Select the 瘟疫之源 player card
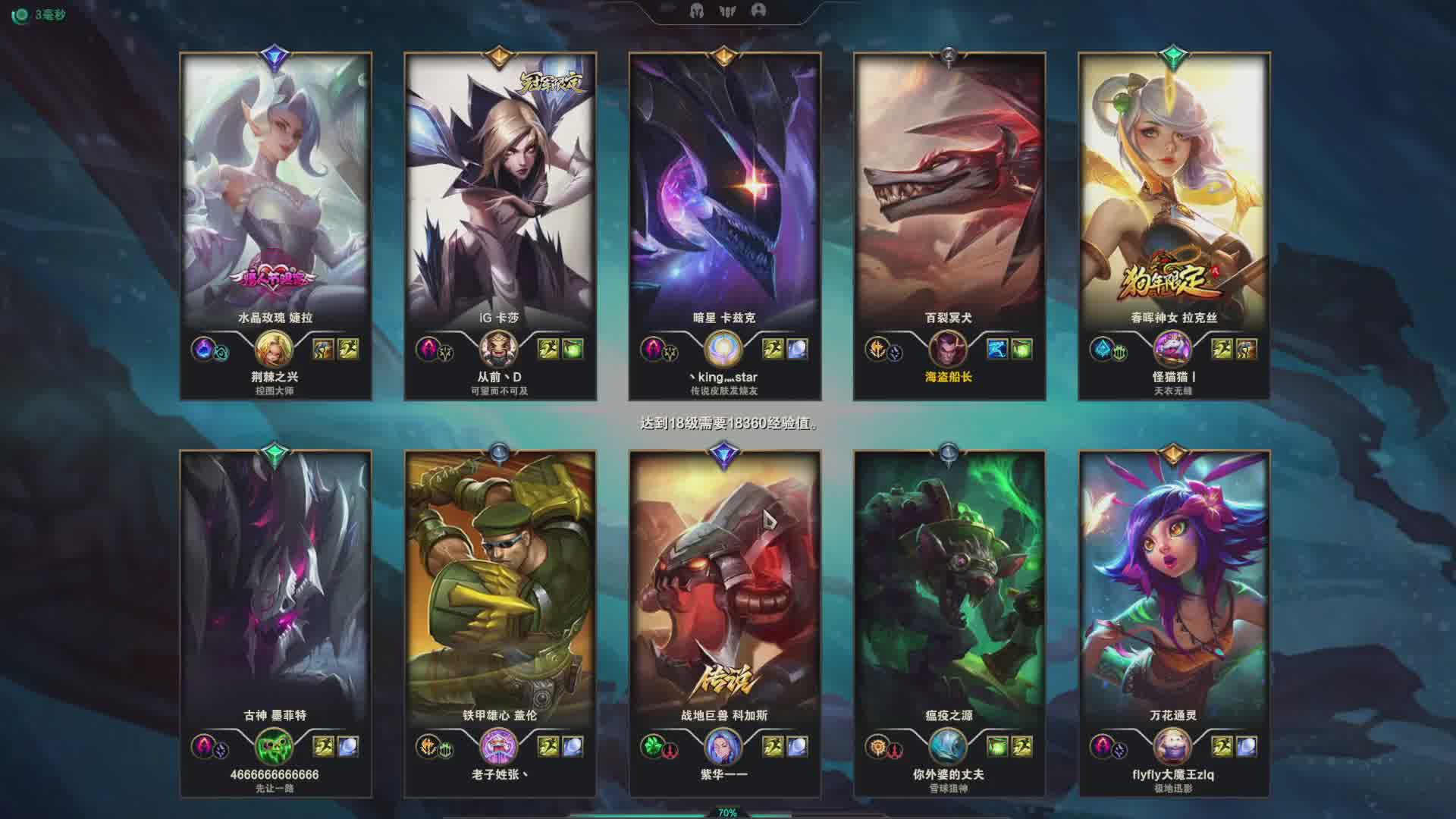Screen dimensions: 1456x819 949,584
